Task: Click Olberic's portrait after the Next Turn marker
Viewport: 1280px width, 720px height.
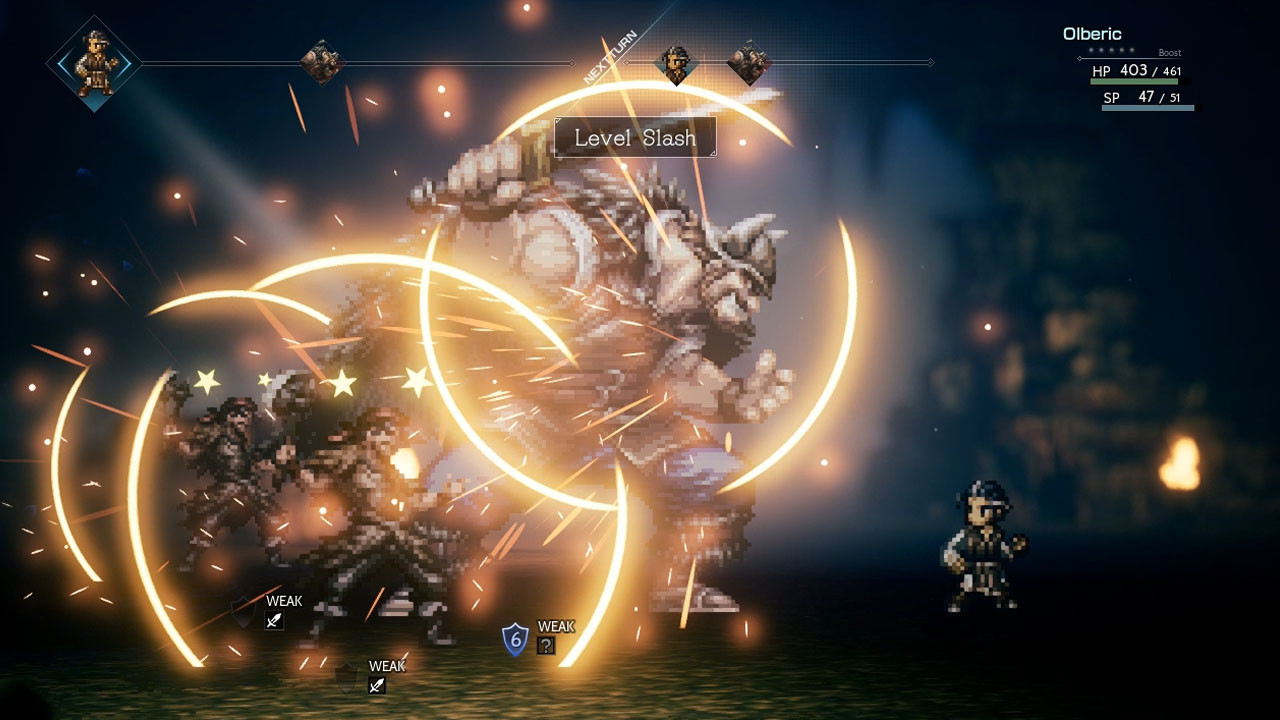Action: (676, 65)
